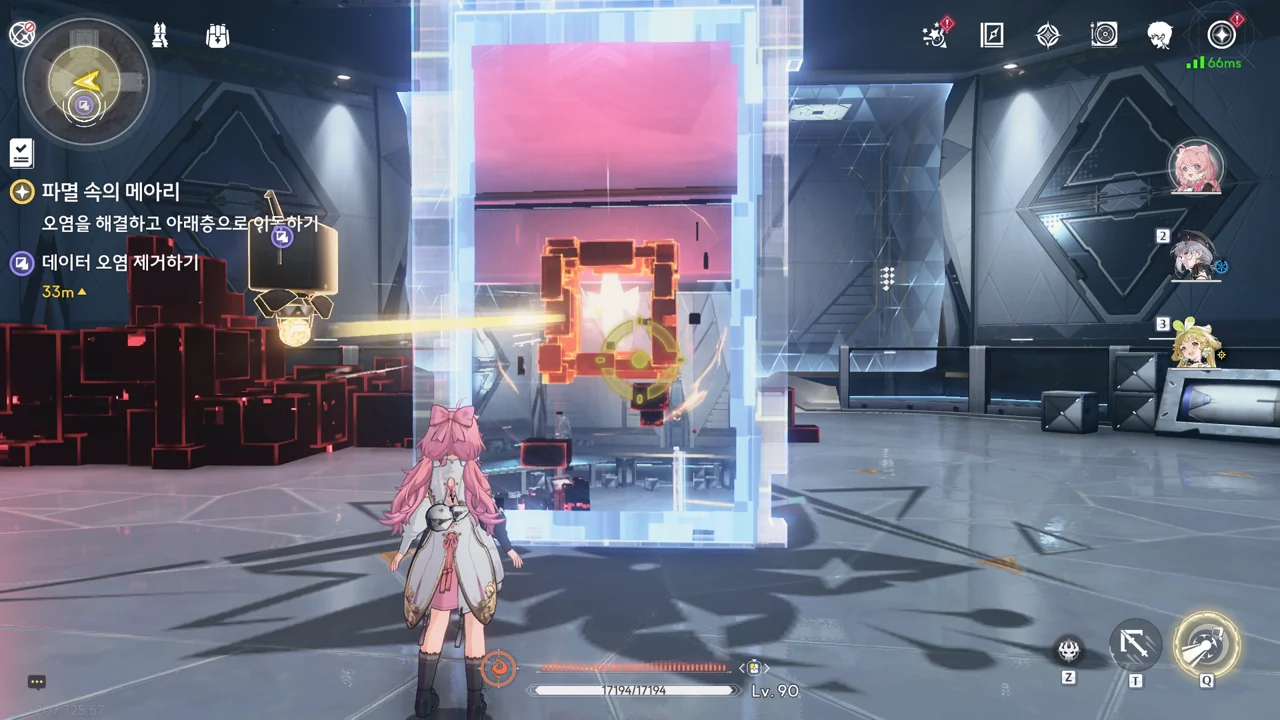Select the 파멸 속의 메아리 main quest tracker
Viewport: 1280px width, 720px height.
click(110, 192)
